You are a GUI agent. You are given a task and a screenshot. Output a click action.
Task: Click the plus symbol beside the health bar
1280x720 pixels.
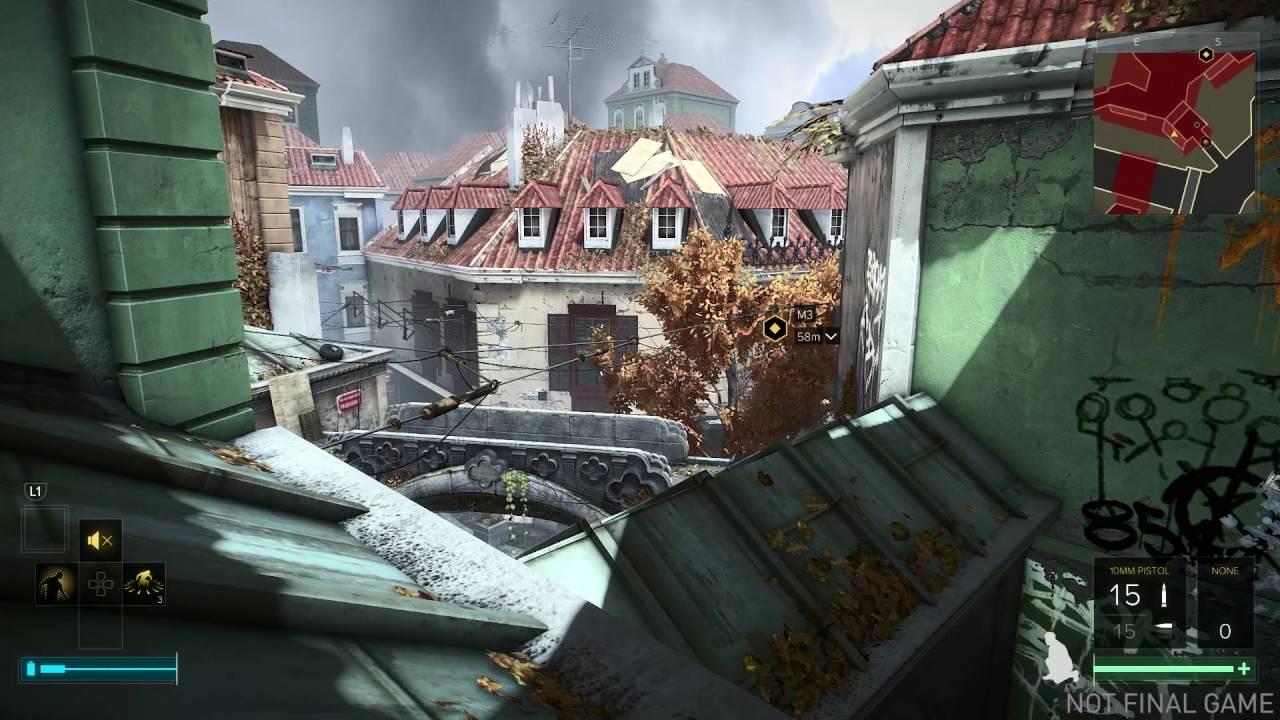point(1244,668)
